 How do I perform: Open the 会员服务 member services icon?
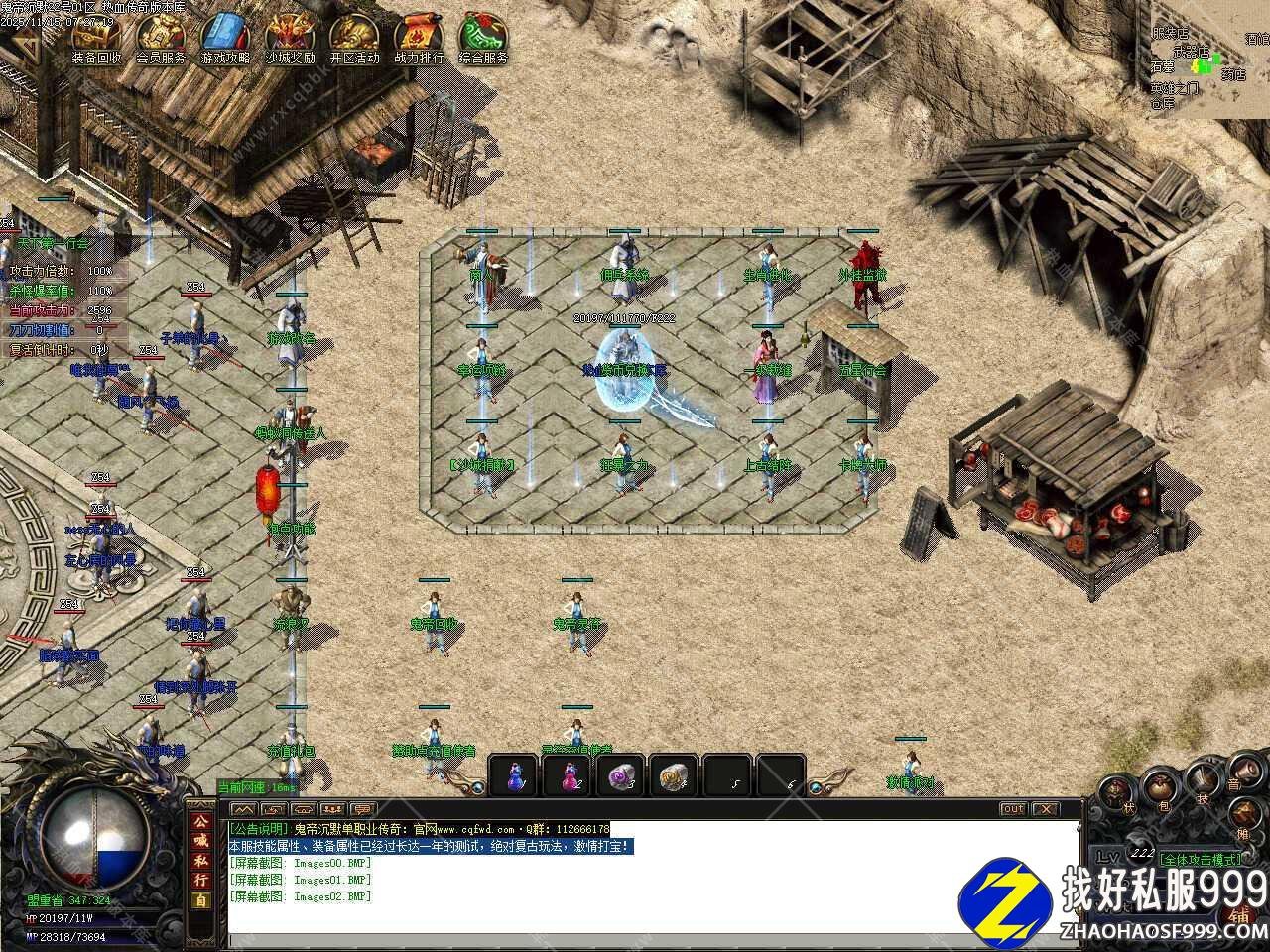160,40
